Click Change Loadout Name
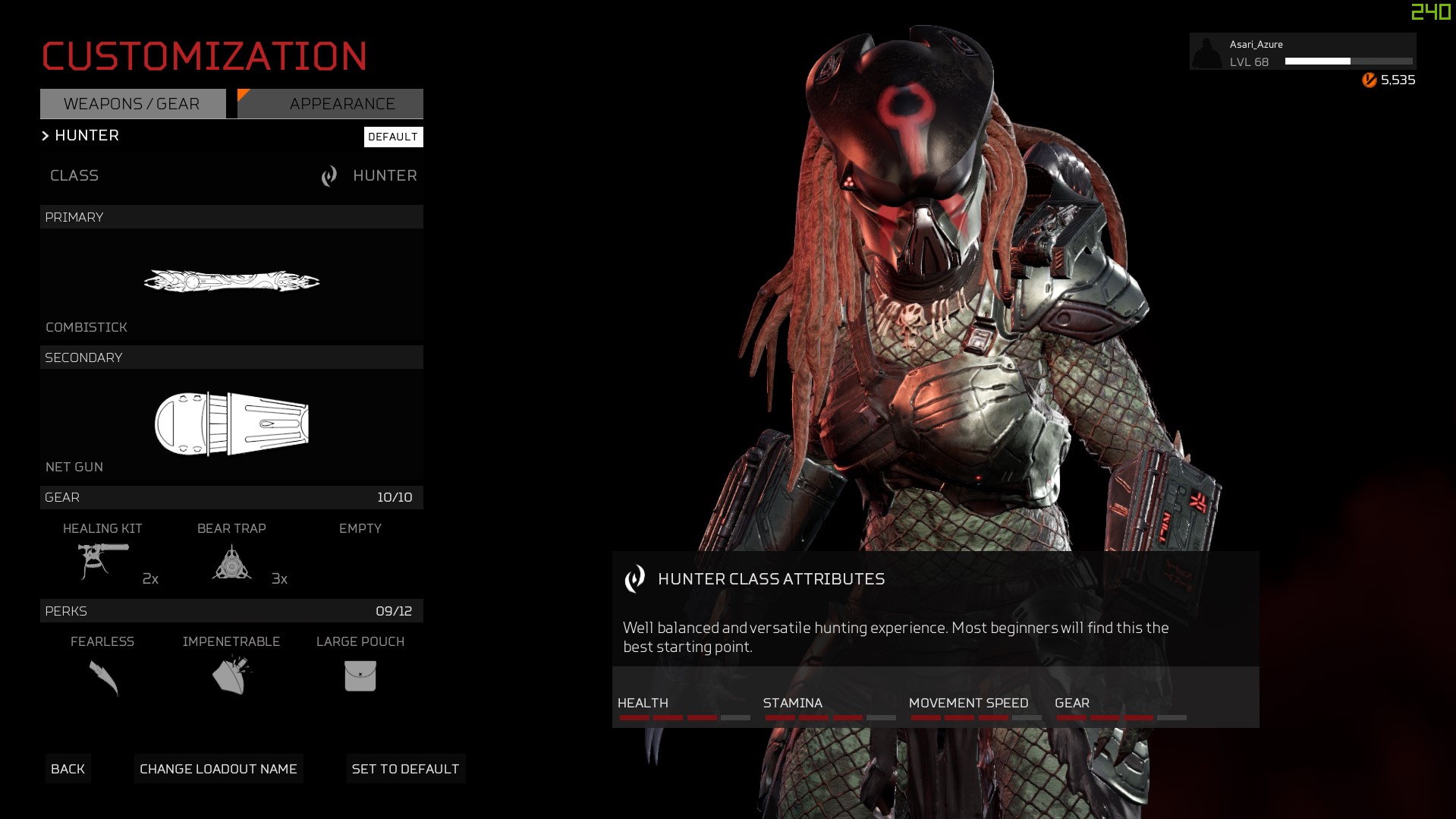The width and height of the screenshot is (1456, 819). 219,769
